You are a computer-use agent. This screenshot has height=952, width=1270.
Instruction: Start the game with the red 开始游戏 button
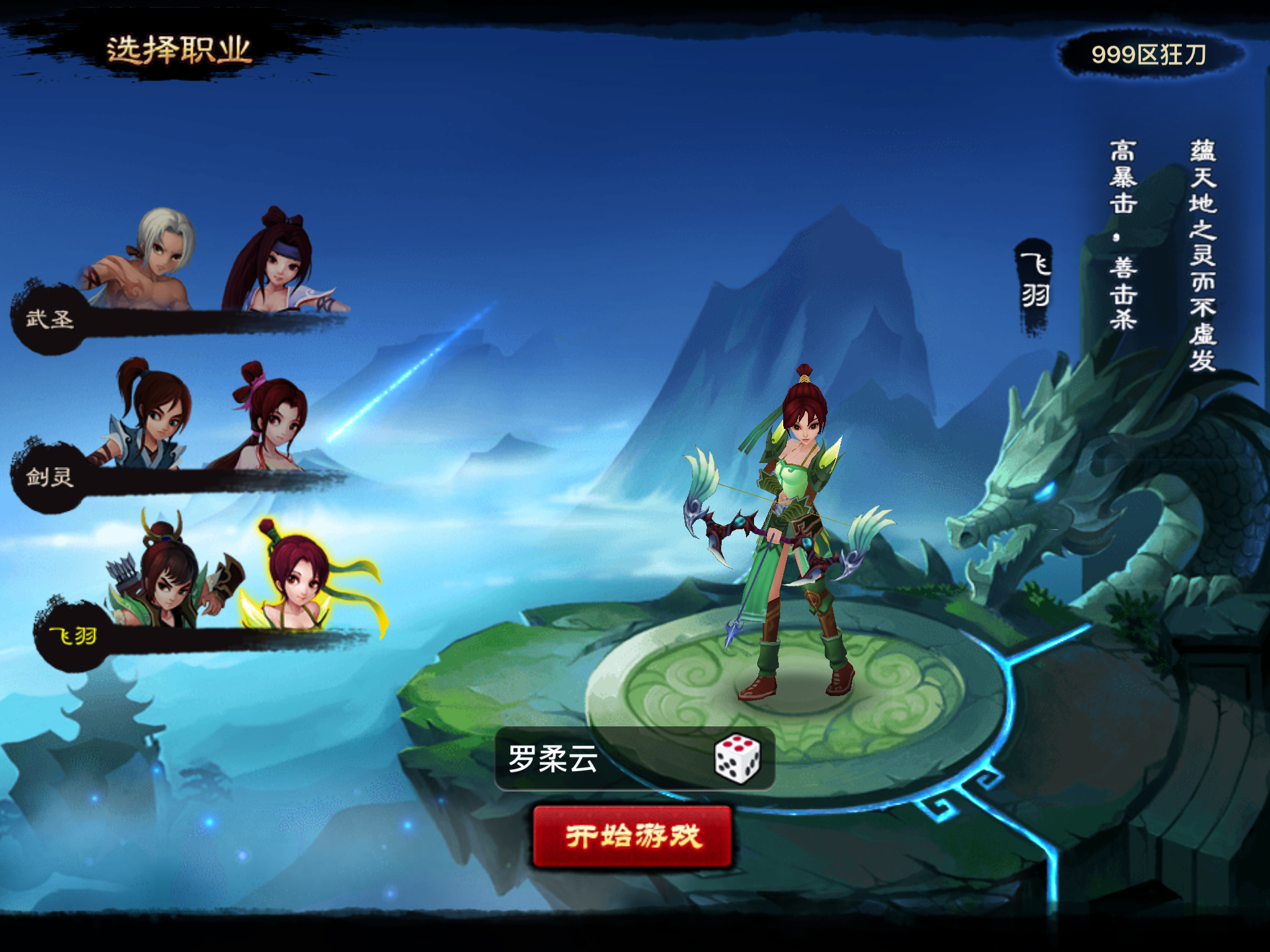pyautogui.click(x=633, y=836)
